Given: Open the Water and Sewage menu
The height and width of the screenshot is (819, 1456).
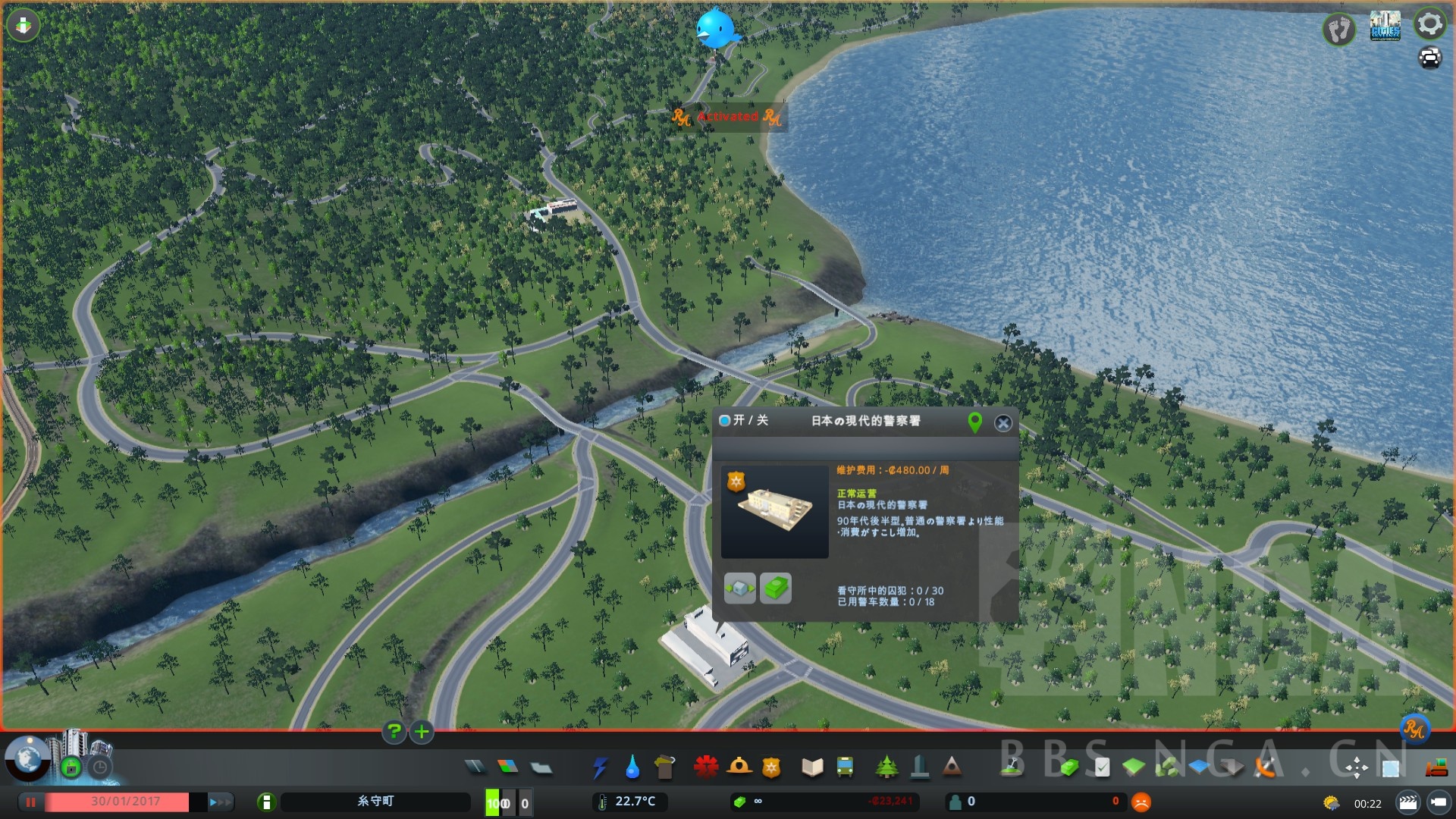Looking at the screenshot, I should pyautogui.click(x=632, y=767).
